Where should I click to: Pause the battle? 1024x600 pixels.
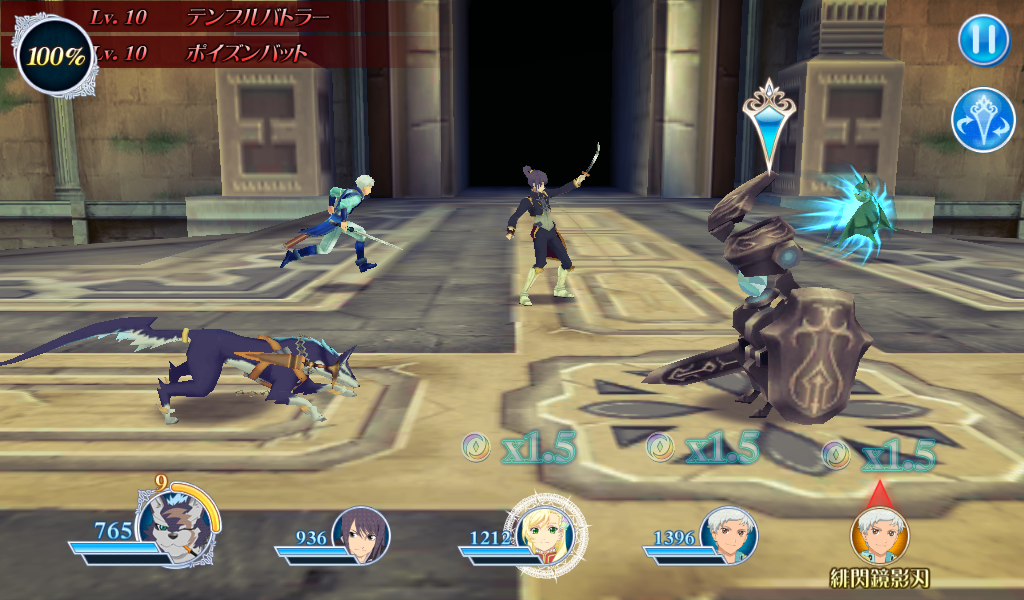[x=983, y=41]
